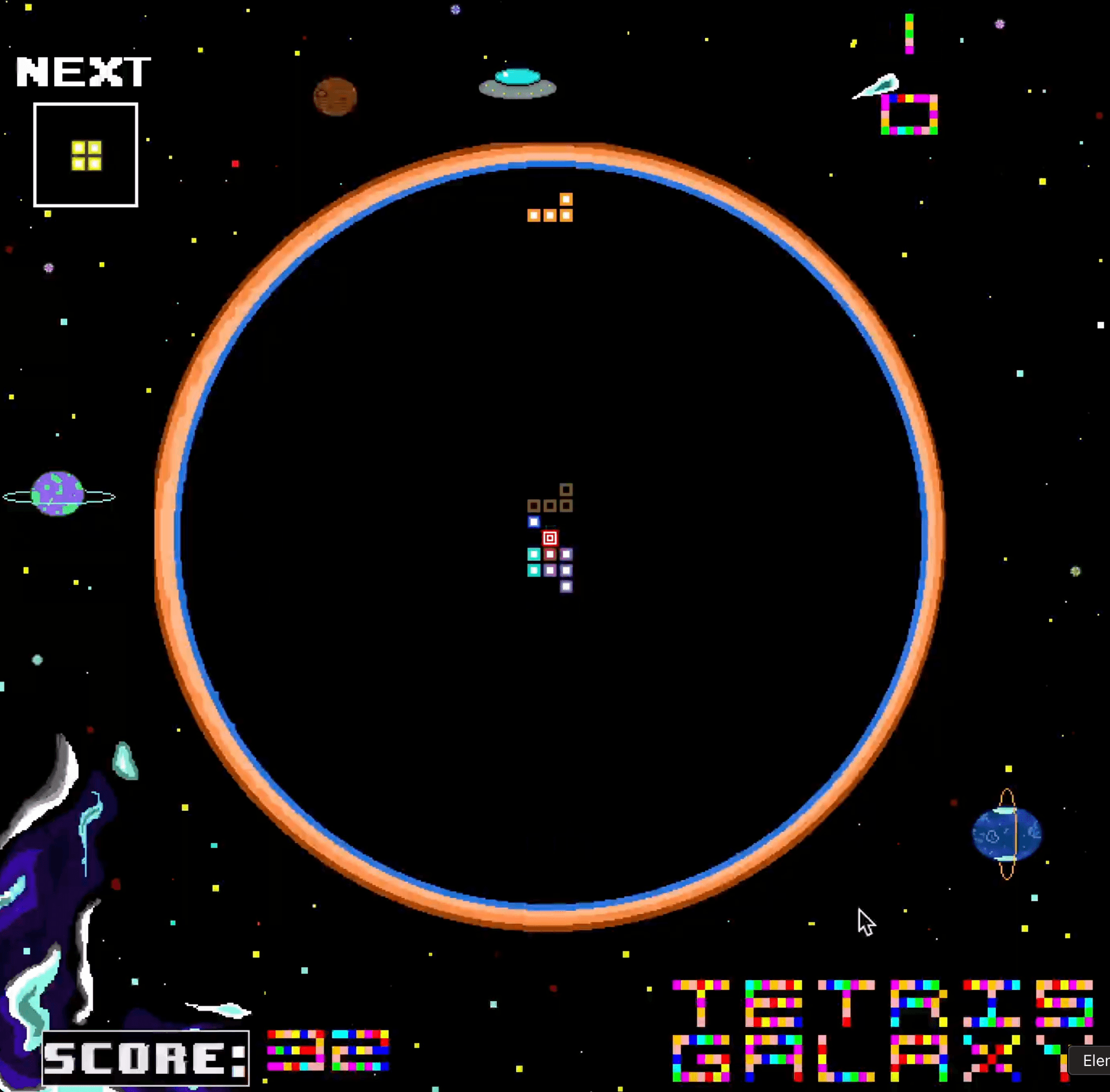1110x1092 pixels.
Task: Click the white single block in the center cluster
Action: [533, 521]
